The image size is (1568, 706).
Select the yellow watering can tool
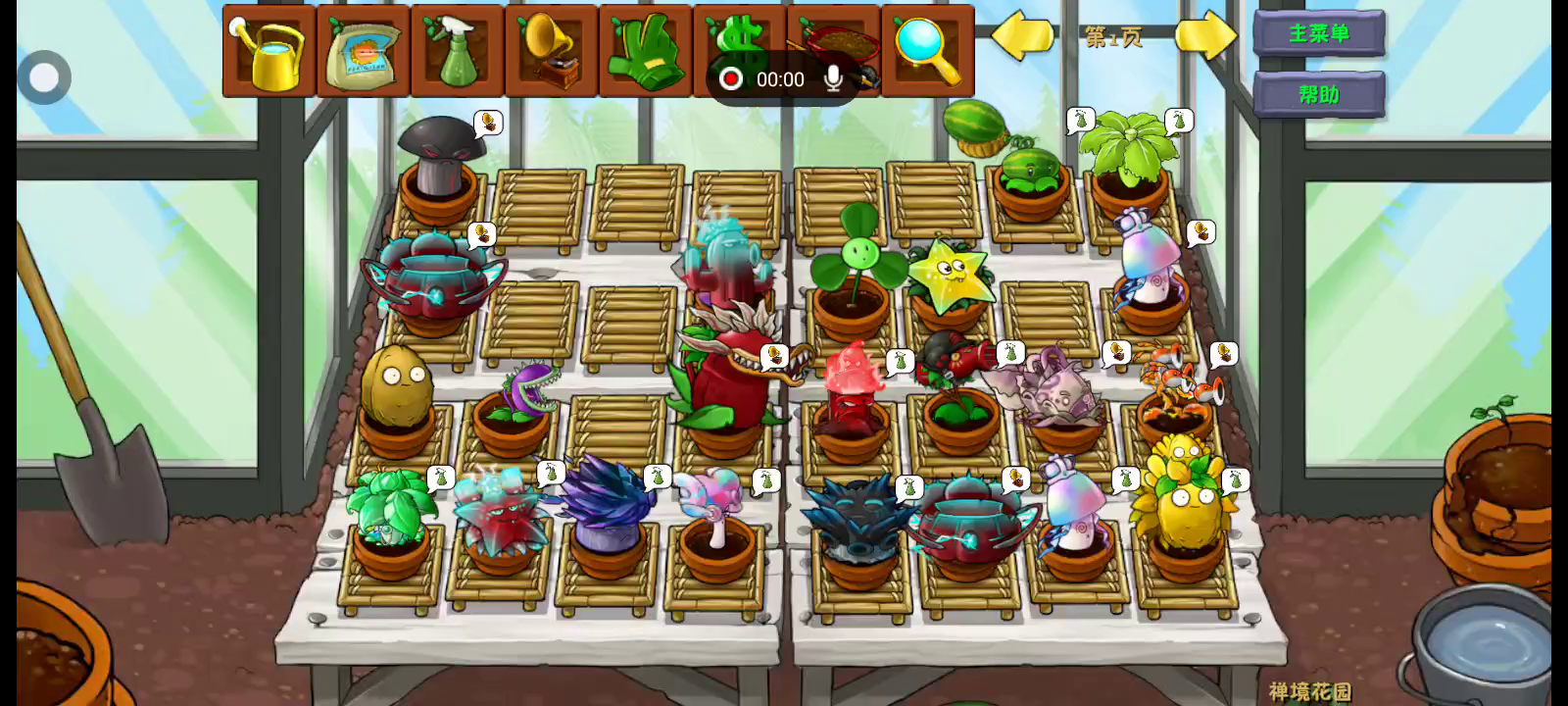269,51
